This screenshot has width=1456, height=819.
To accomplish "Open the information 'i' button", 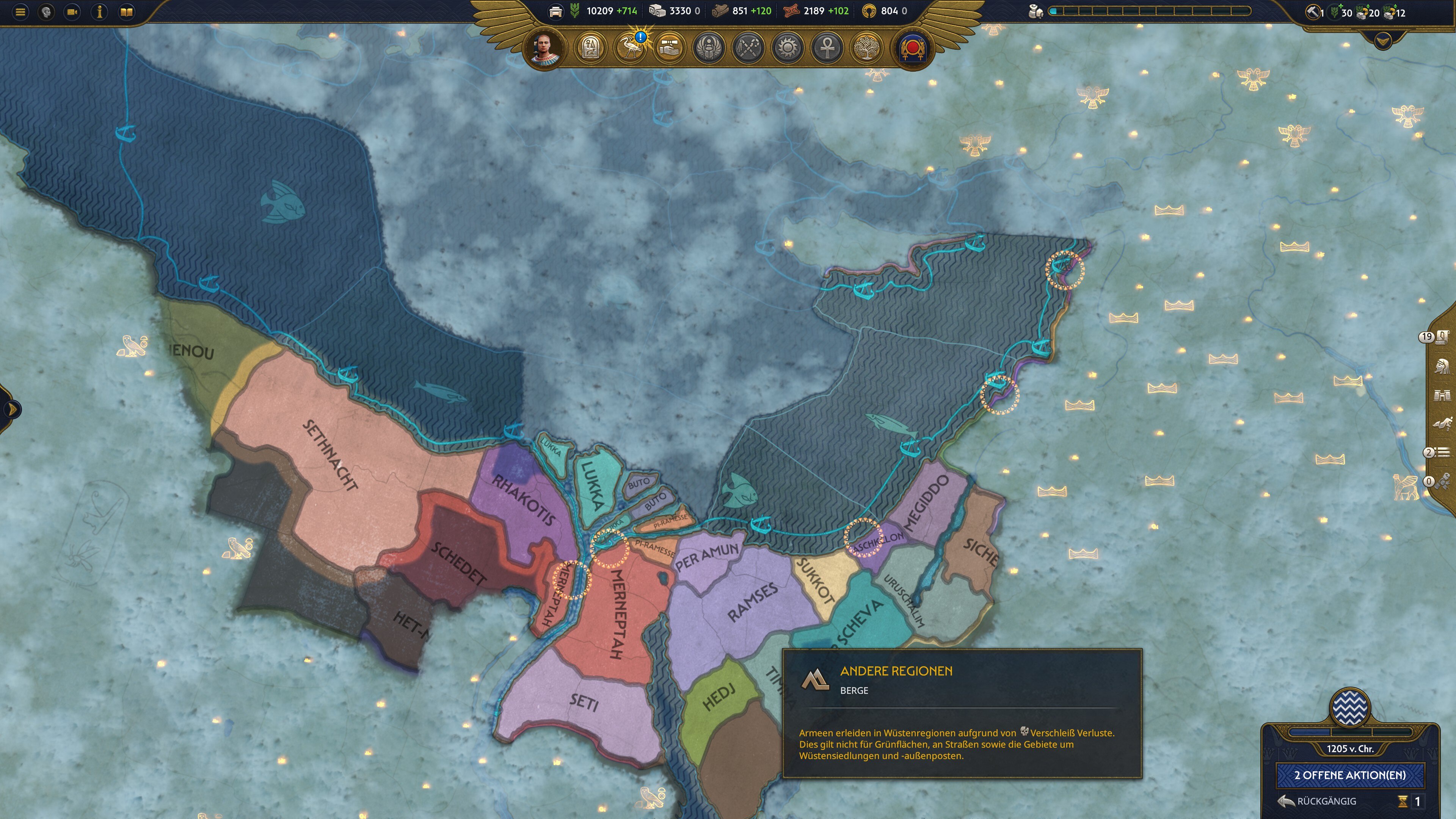I will tap(99, 12).
